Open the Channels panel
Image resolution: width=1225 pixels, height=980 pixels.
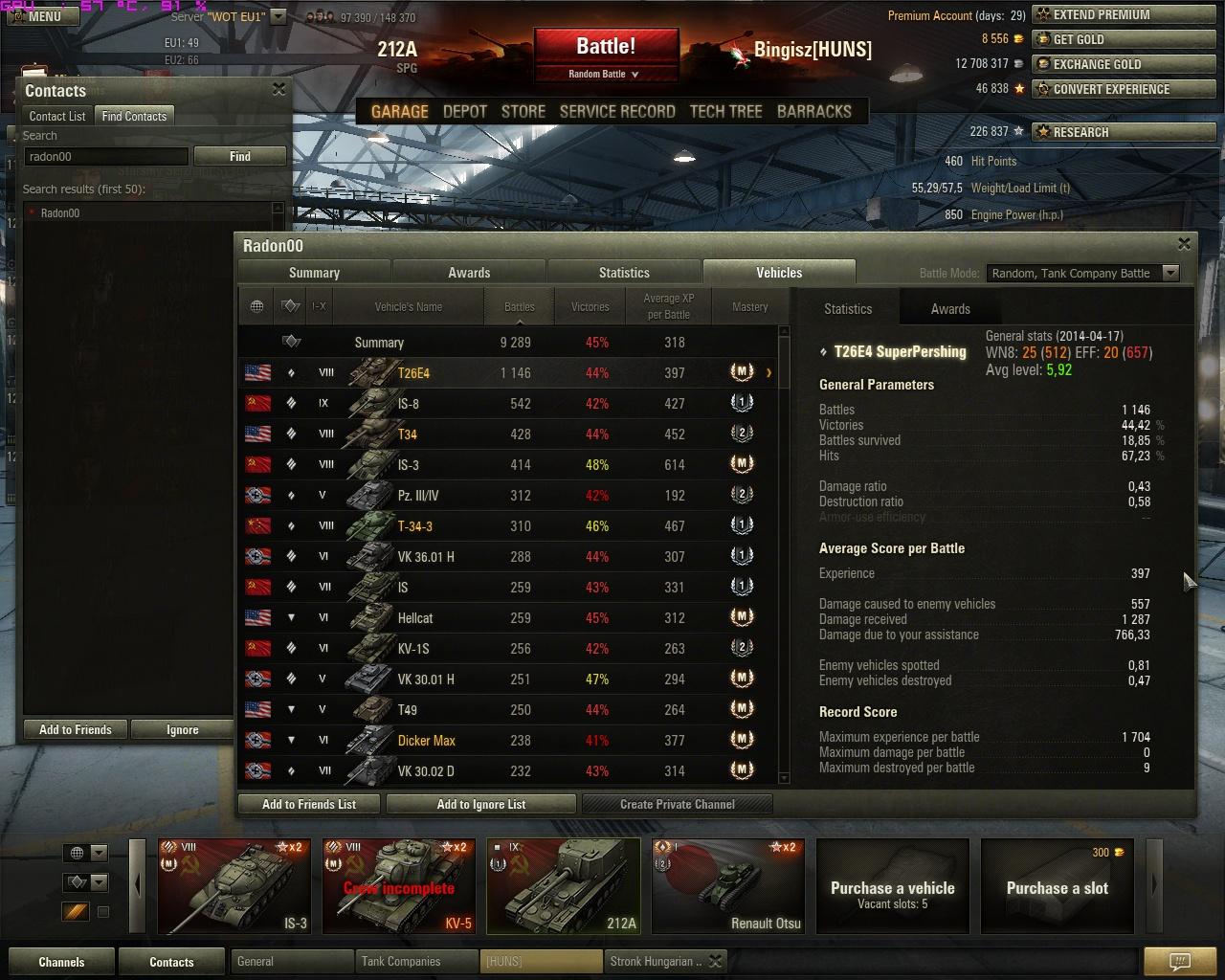[x=61, y=962]
